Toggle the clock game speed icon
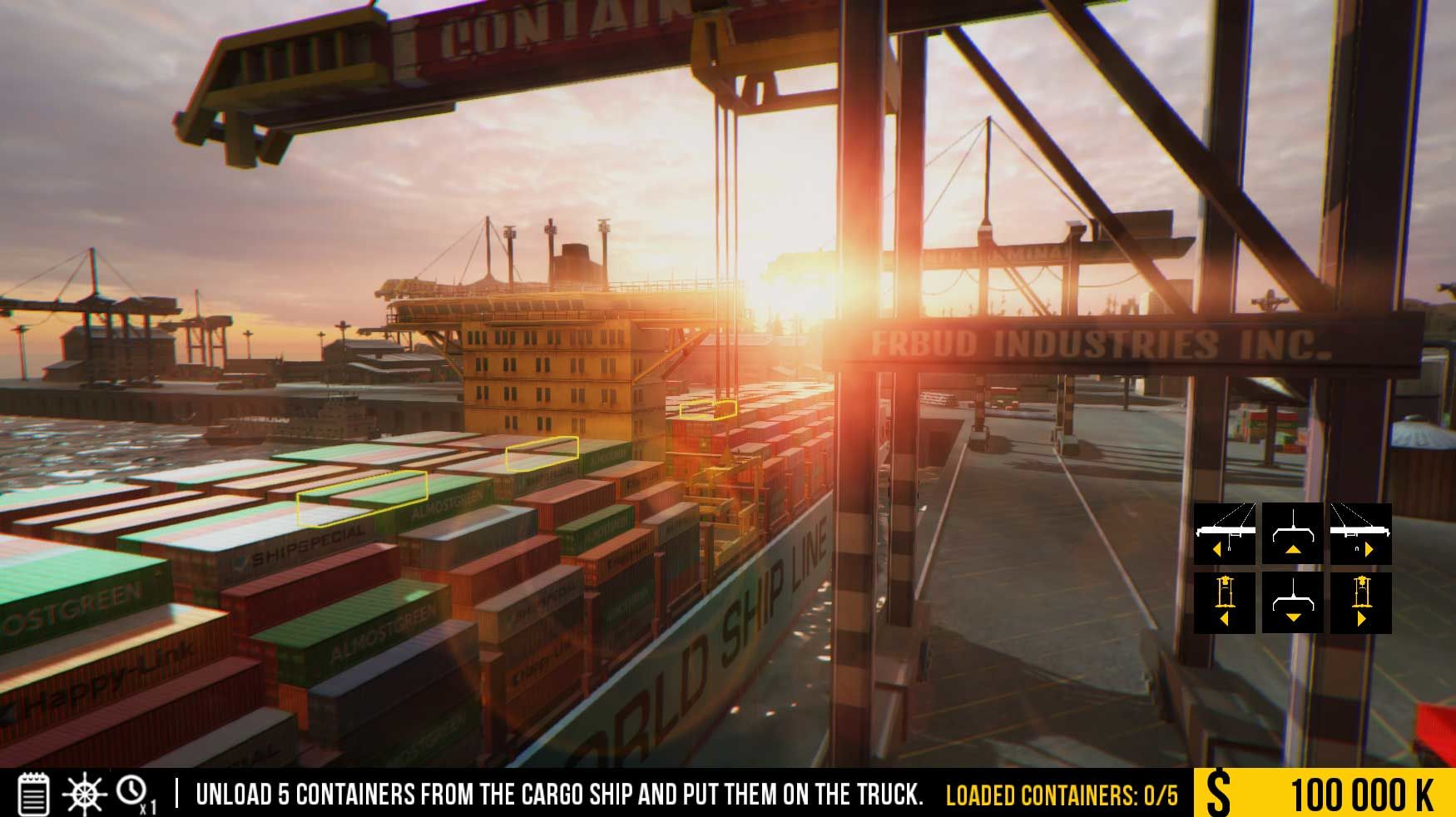 133,793
